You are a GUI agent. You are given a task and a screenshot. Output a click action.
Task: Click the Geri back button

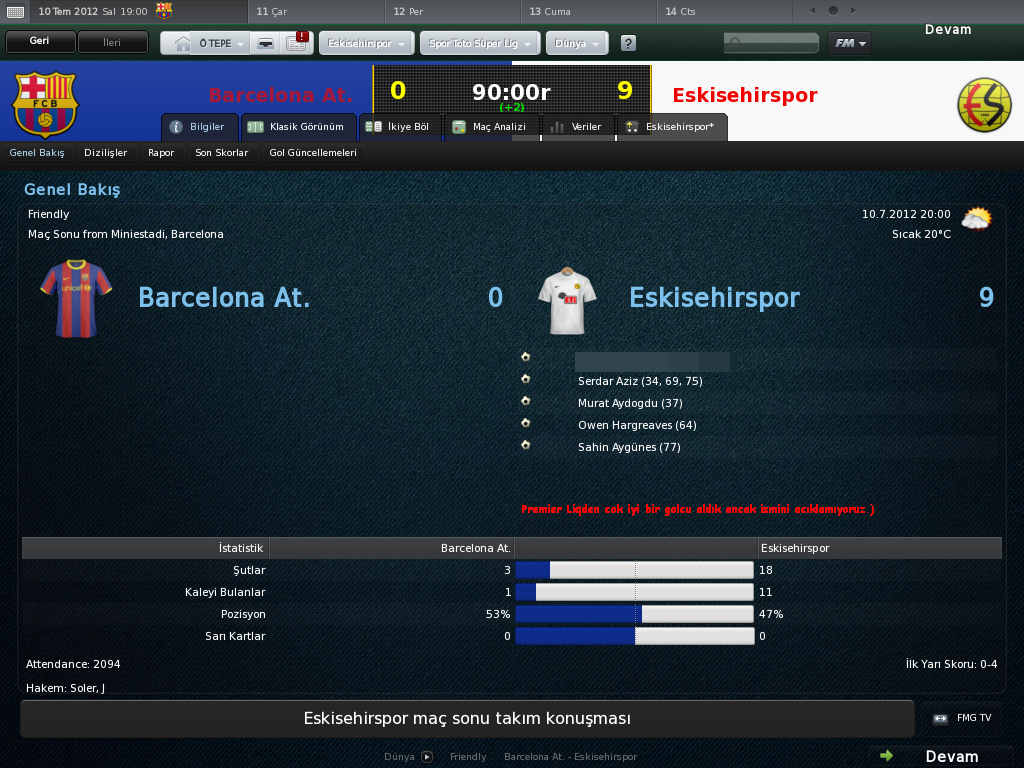40,43
